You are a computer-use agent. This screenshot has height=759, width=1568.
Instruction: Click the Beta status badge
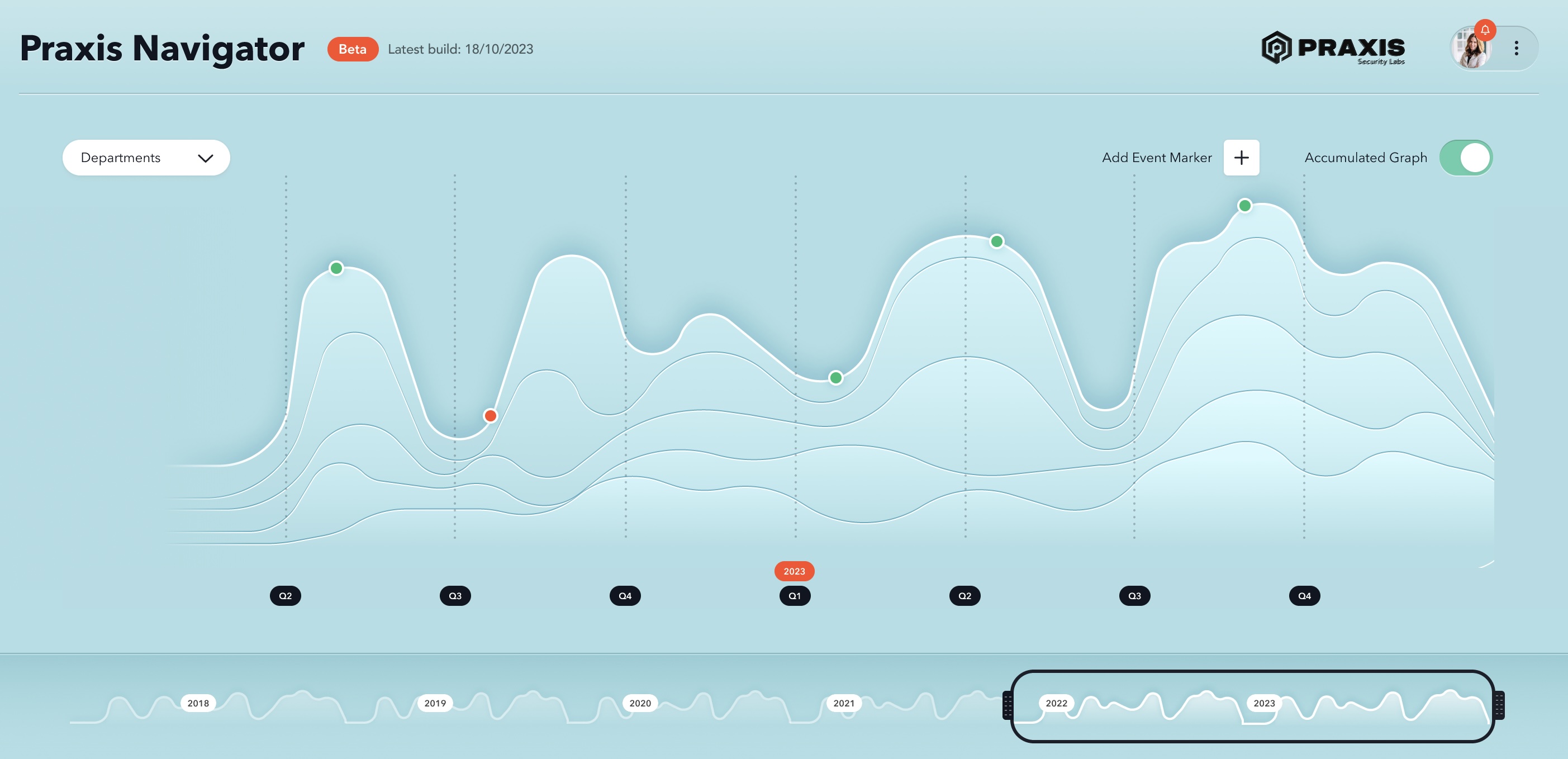tap(352, 49)
